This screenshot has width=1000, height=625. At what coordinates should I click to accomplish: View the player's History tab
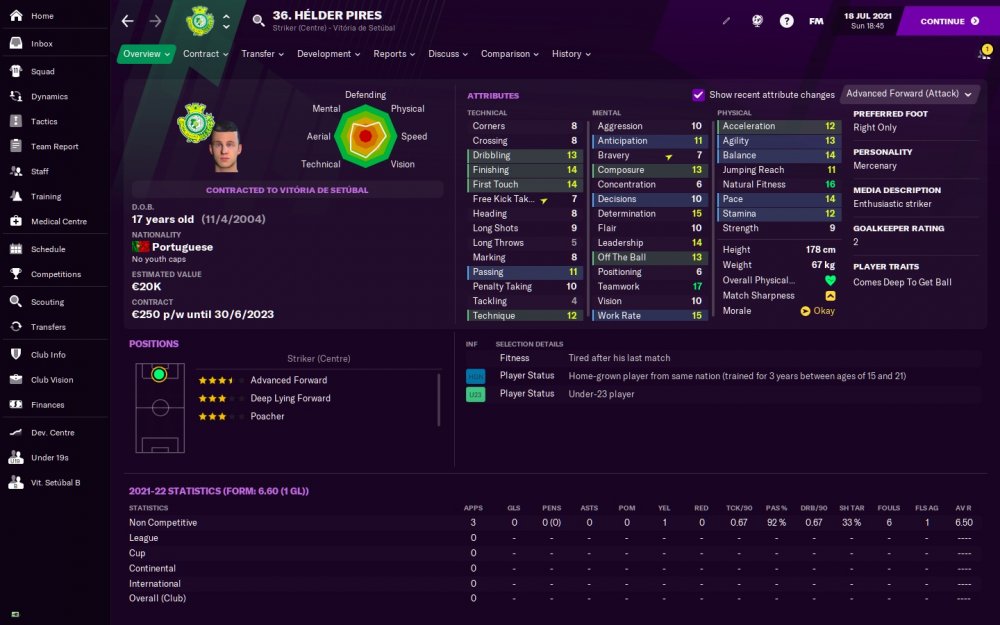pos(571,54)
